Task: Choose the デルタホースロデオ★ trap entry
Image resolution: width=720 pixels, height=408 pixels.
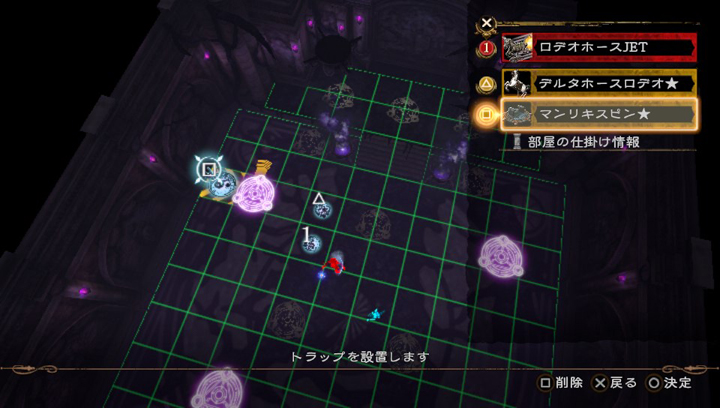Action: [x=597, y=81]
